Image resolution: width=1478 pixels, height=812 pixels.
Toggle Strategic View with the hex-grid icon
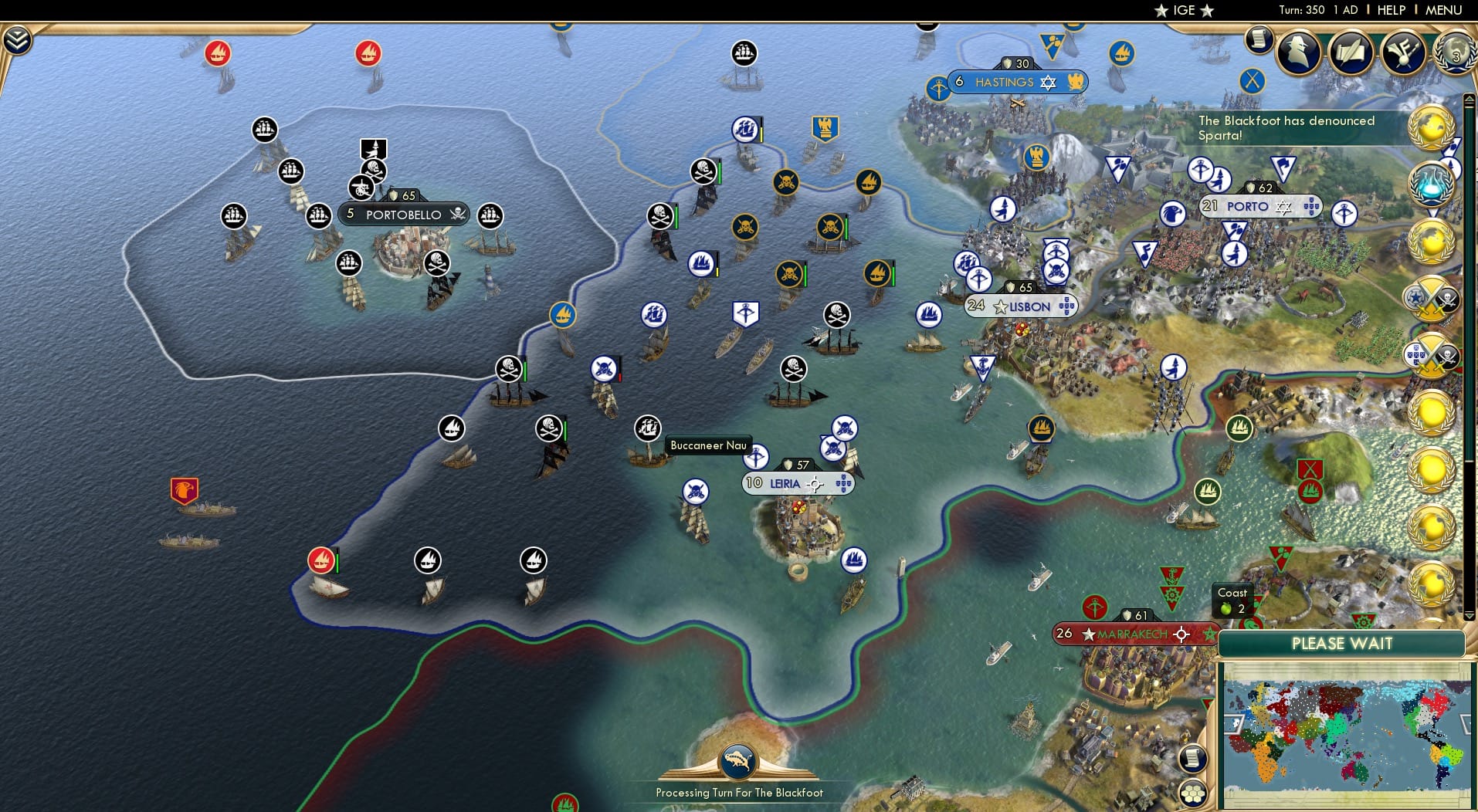[x=1193, y=791]
